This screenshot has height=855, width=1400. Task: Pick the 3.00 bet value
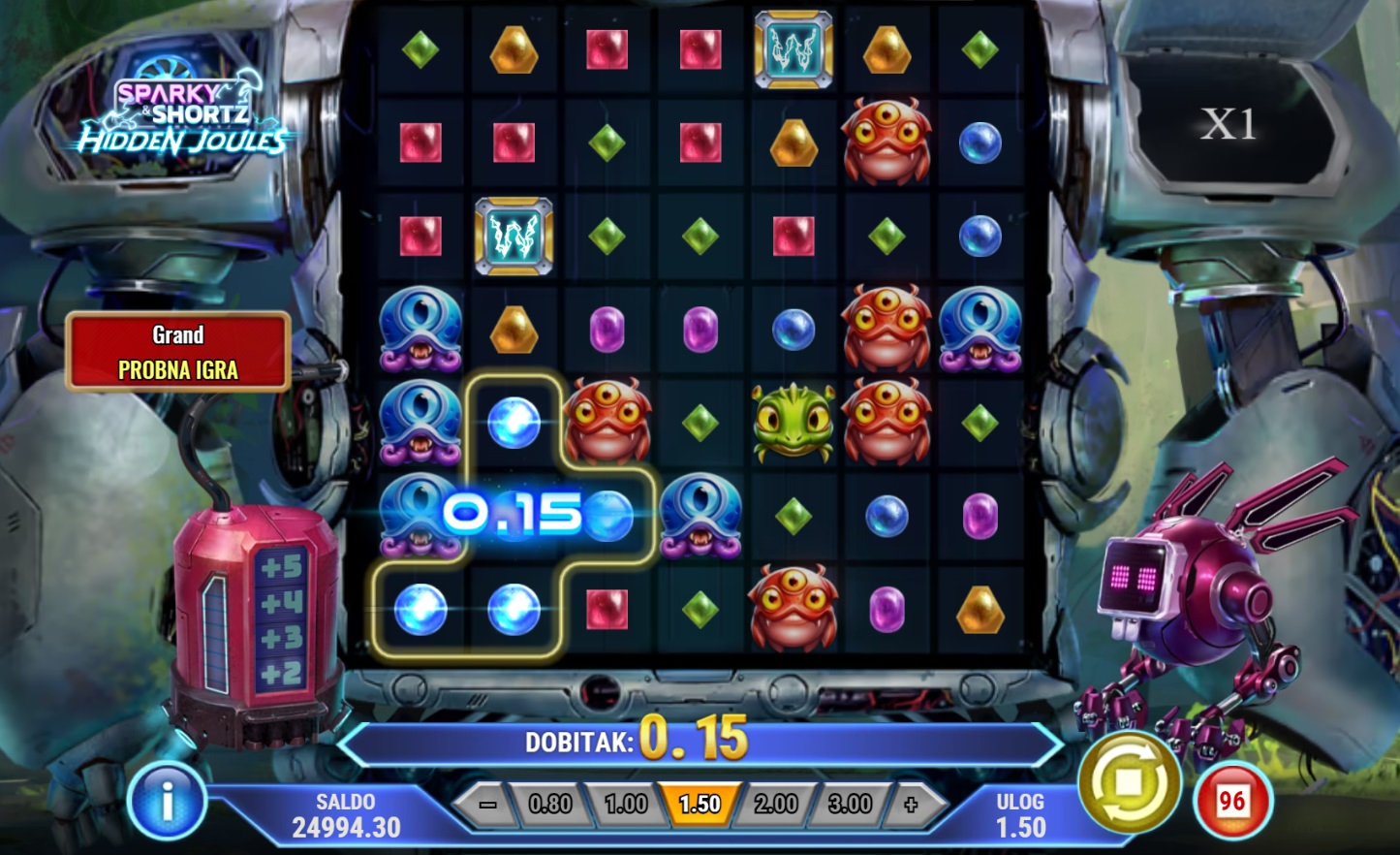pyautogui.click(x=850, y=805)
